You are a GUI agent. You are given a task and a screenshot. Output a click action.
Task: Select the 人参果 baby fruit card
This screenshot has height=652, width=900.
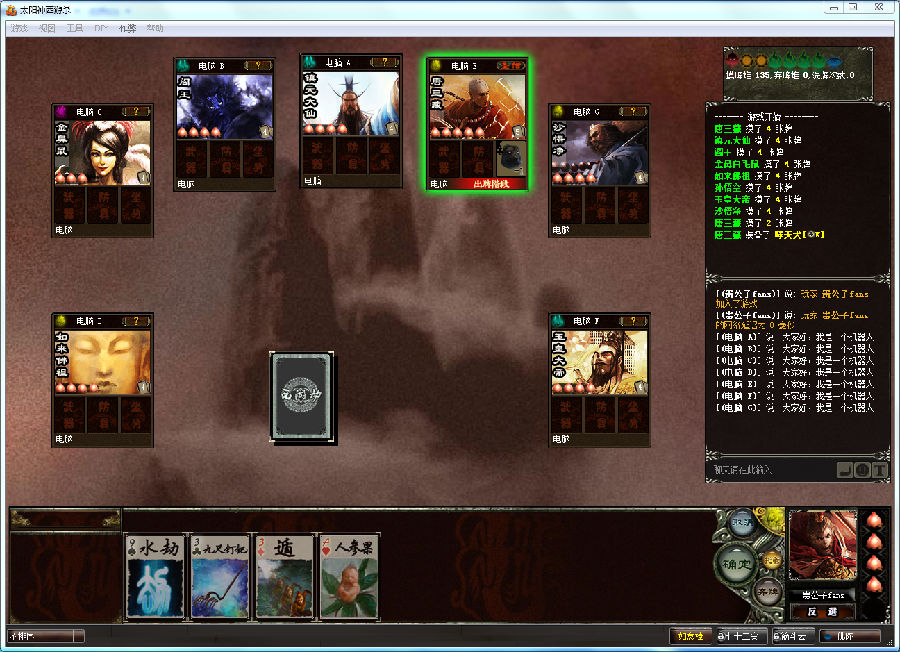(349, 577)
